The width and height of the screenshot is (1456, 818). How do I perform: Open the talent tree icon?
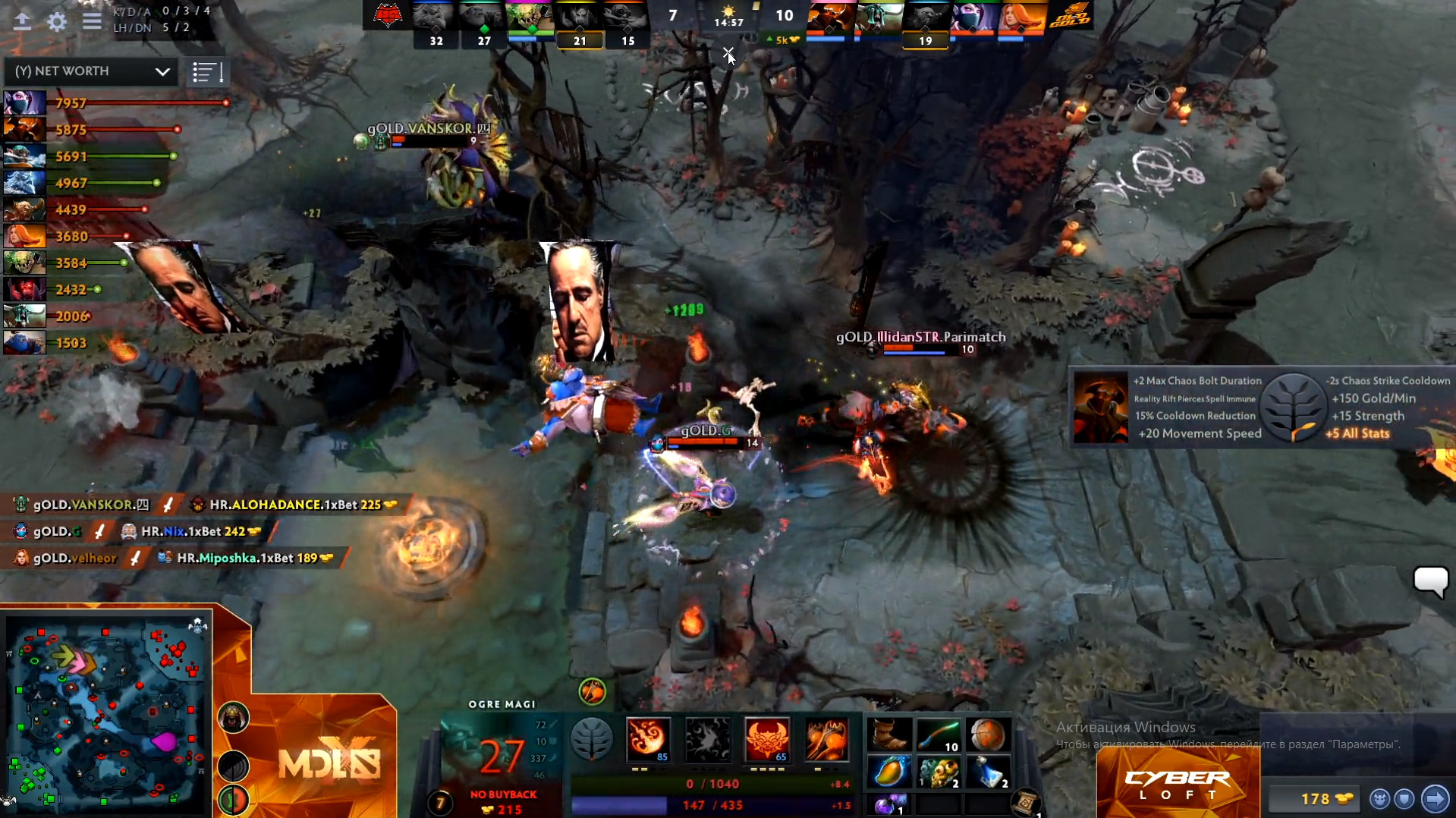591,738
